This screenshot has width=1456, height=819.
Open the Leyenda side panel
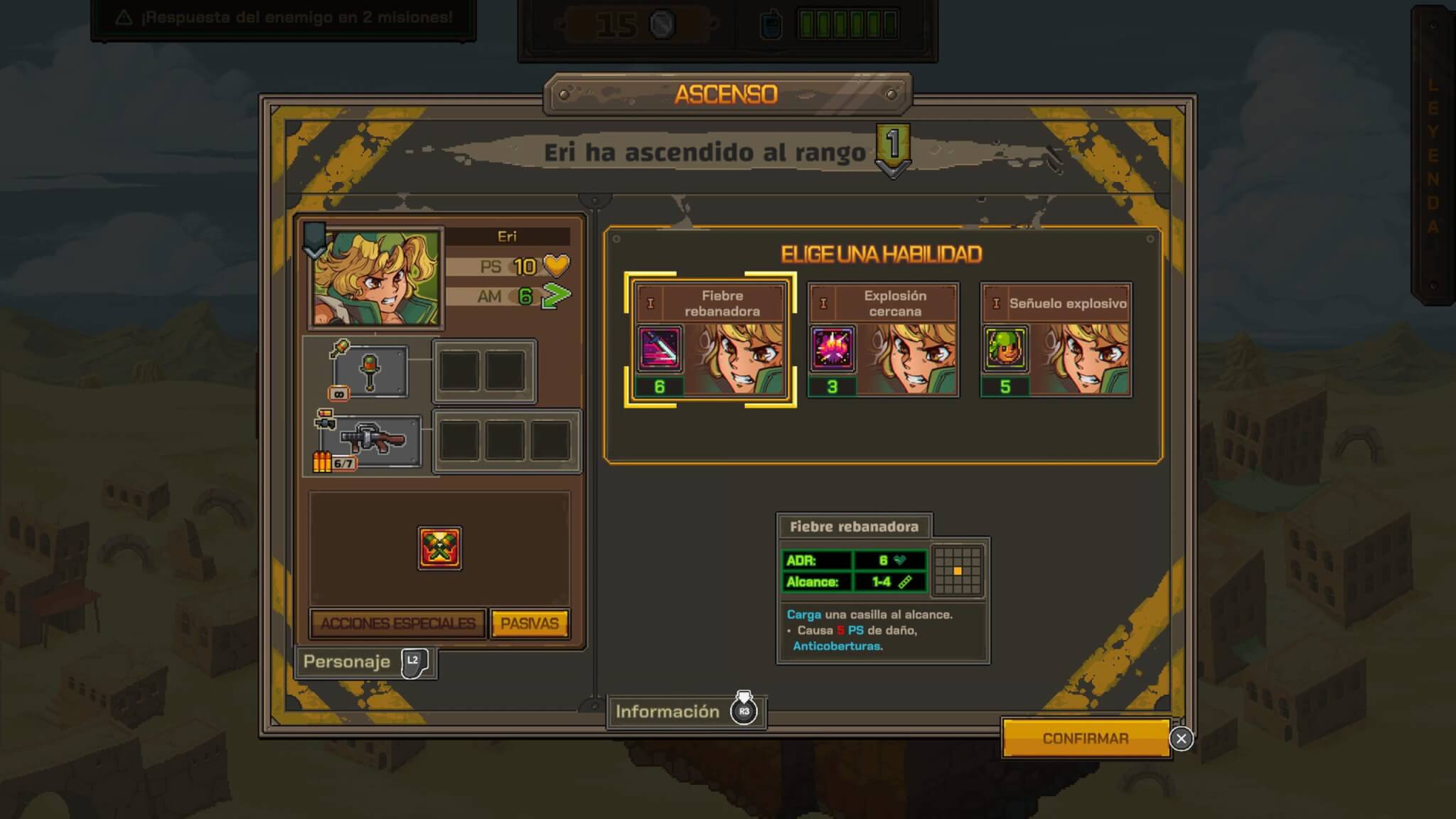tap(1433, 156)
